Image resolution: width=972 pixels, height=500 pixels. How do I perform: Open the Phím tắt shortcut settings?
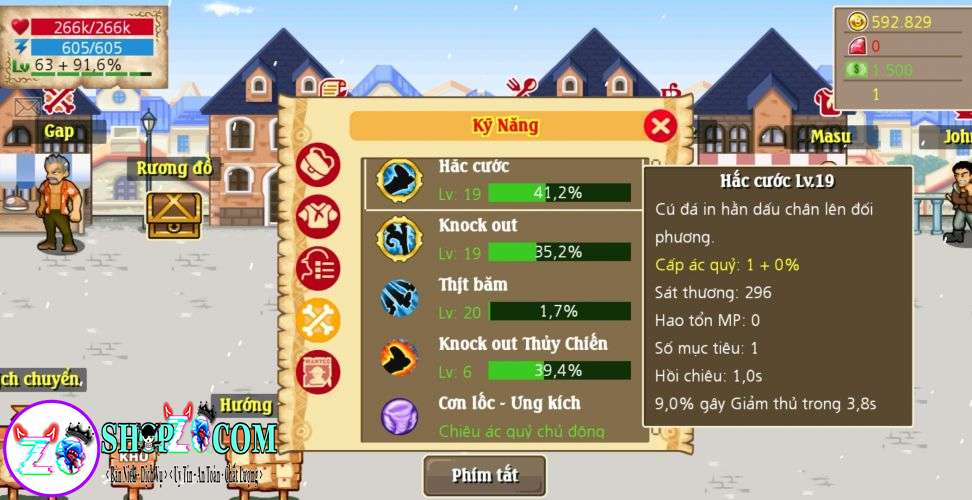coord(485,475)
